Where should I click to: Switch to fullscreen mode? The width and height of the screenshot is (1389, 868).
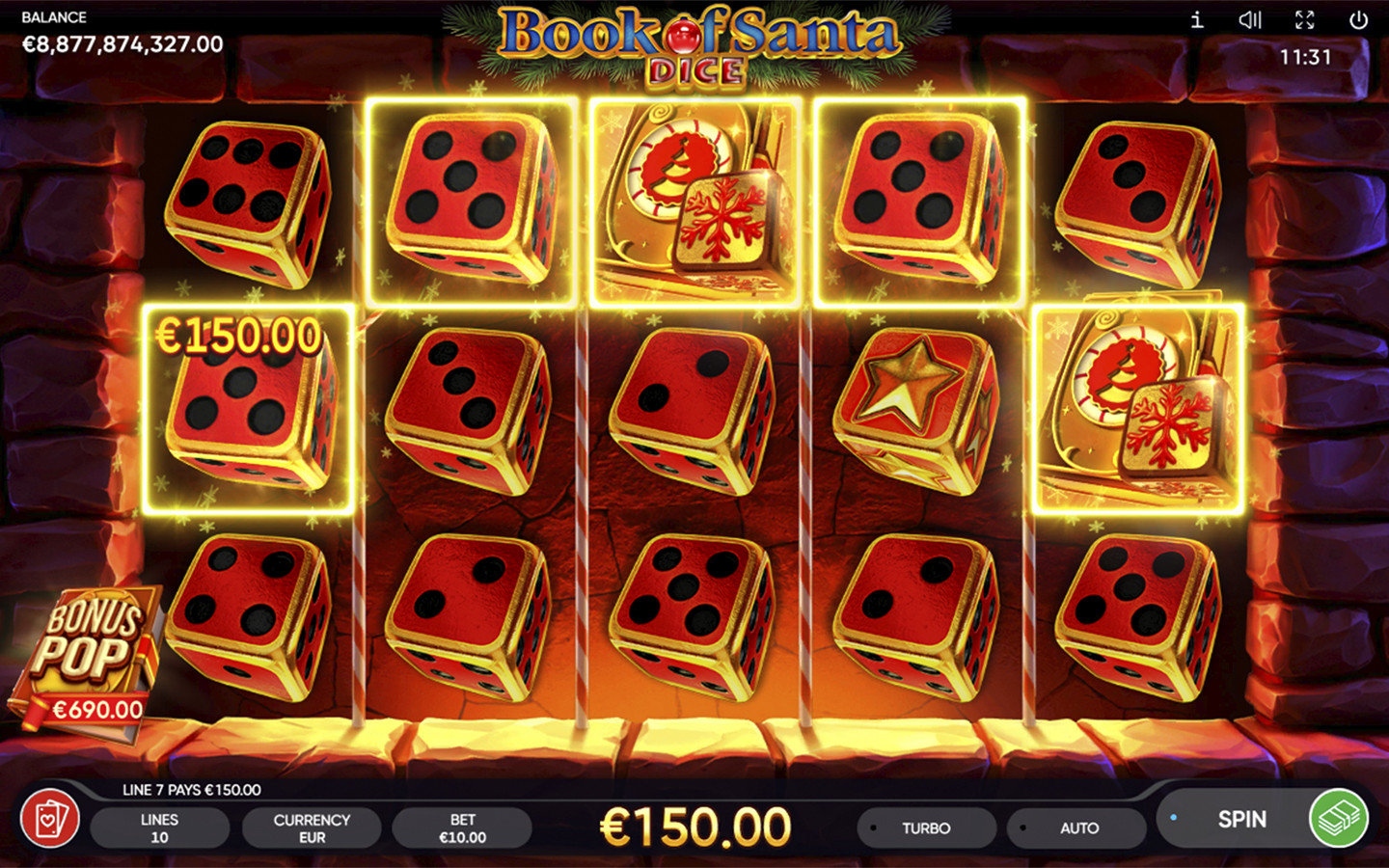click(x=1304, y=20)
